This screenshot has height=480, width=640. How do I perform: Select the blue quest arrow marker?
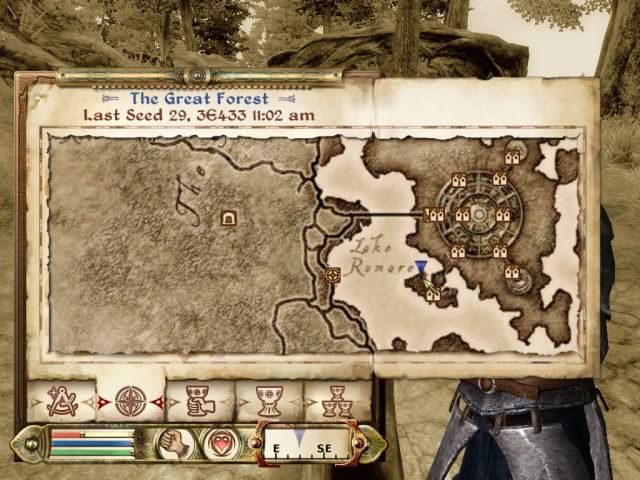pyautogui.click(x=422, y=267)
